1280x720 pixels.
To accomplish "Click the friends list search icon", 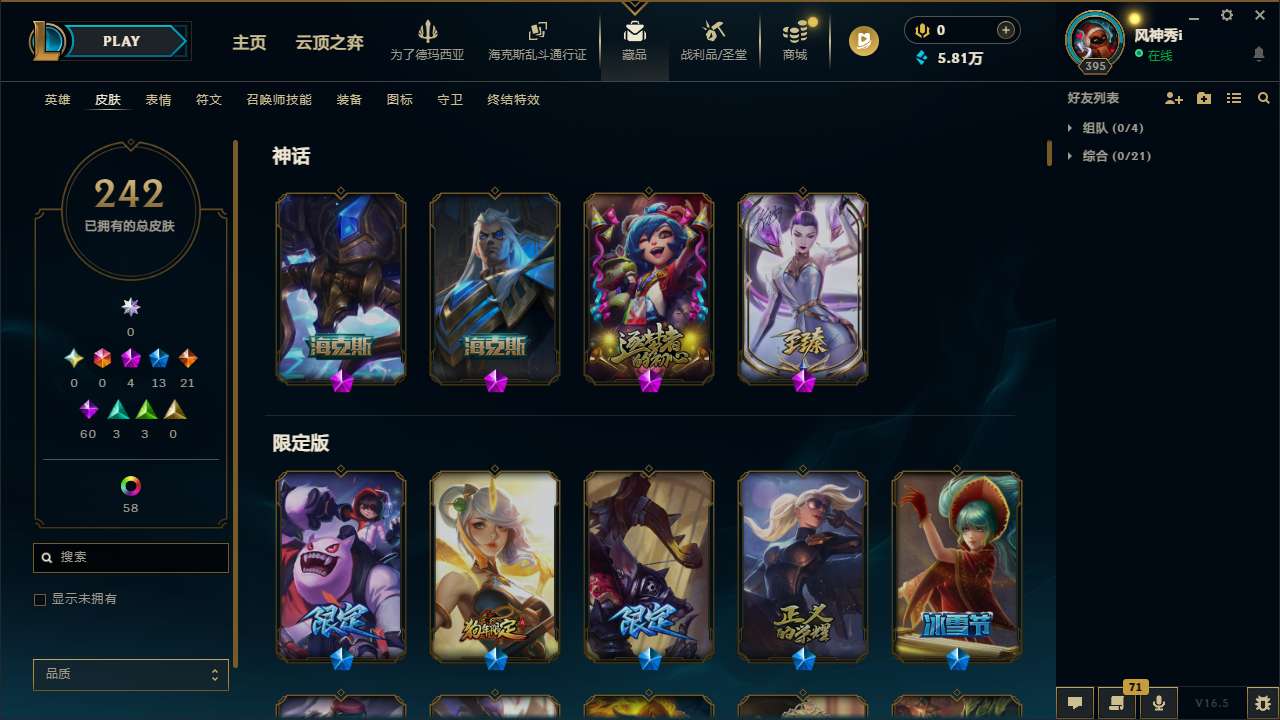I will point(1264,97).
